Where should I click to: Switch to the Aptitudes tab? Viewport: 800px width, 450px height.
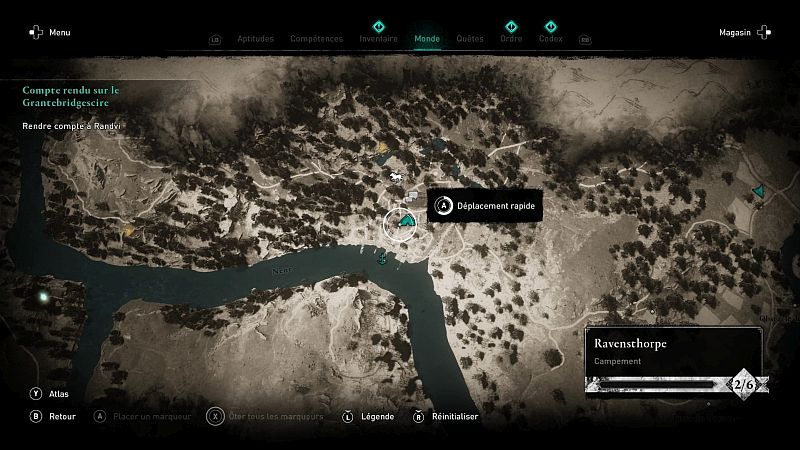(x=256, y=39)
